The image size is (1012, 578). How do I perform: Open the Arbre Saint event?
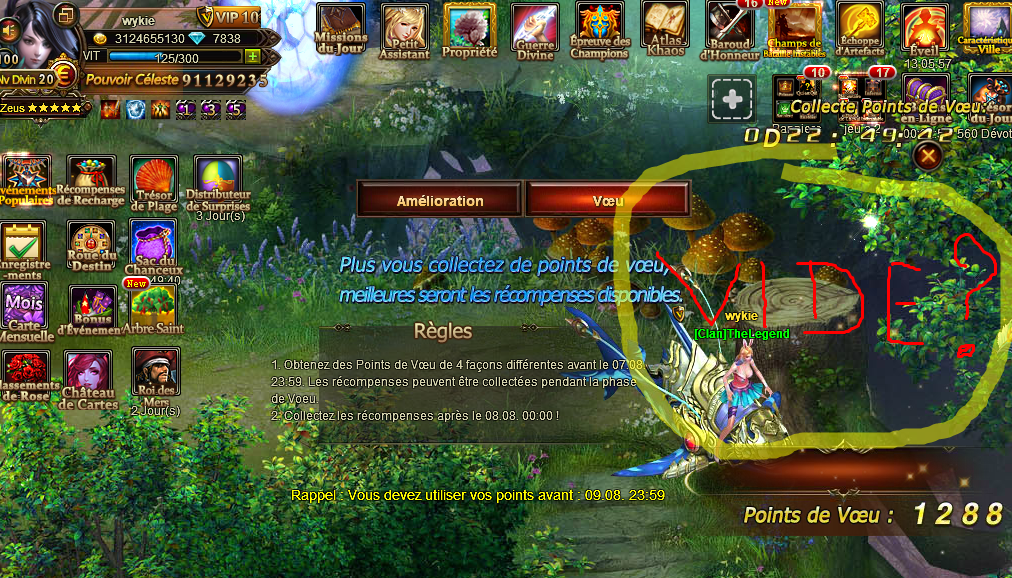154,308
